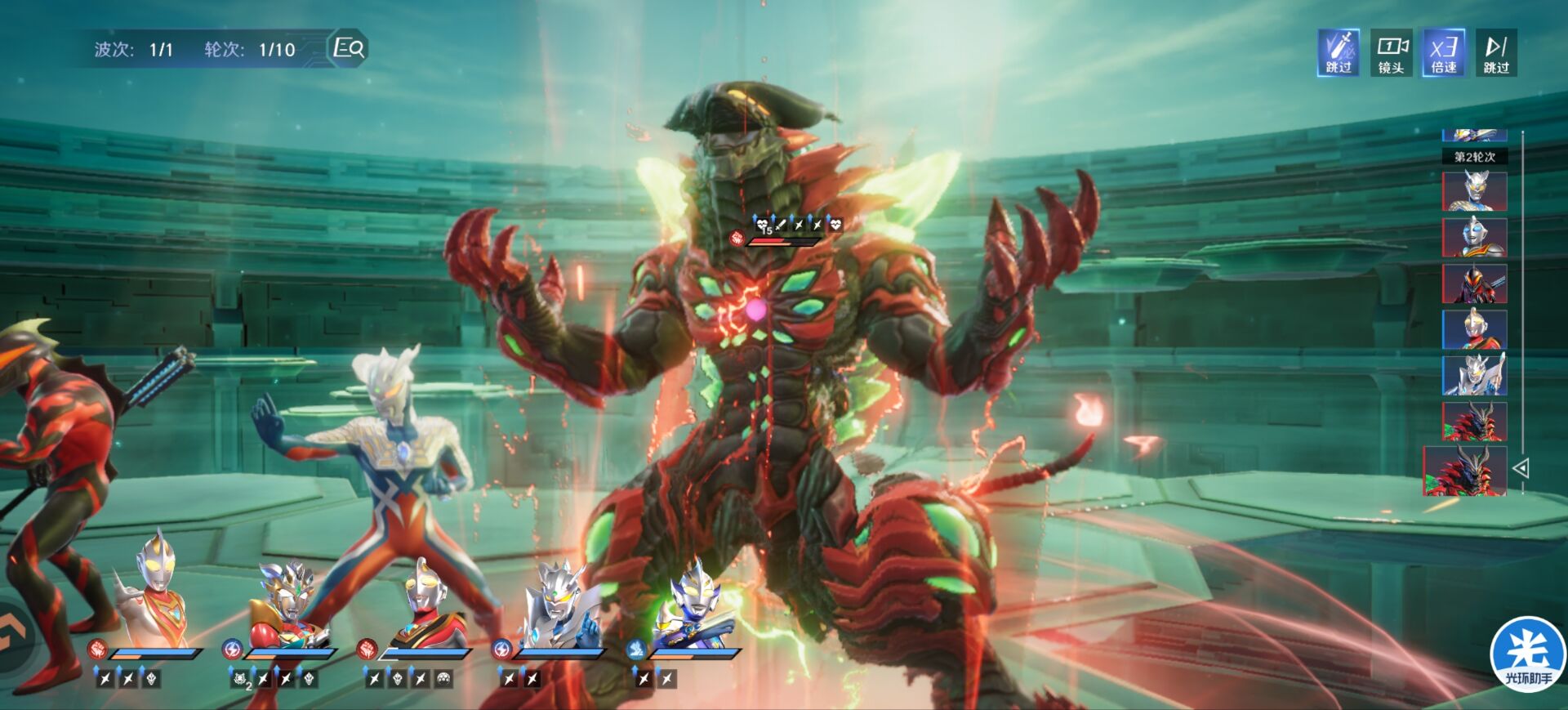
Task: Select the red-horned monster at turn order bottom
Action: [x=1466, y=471]
